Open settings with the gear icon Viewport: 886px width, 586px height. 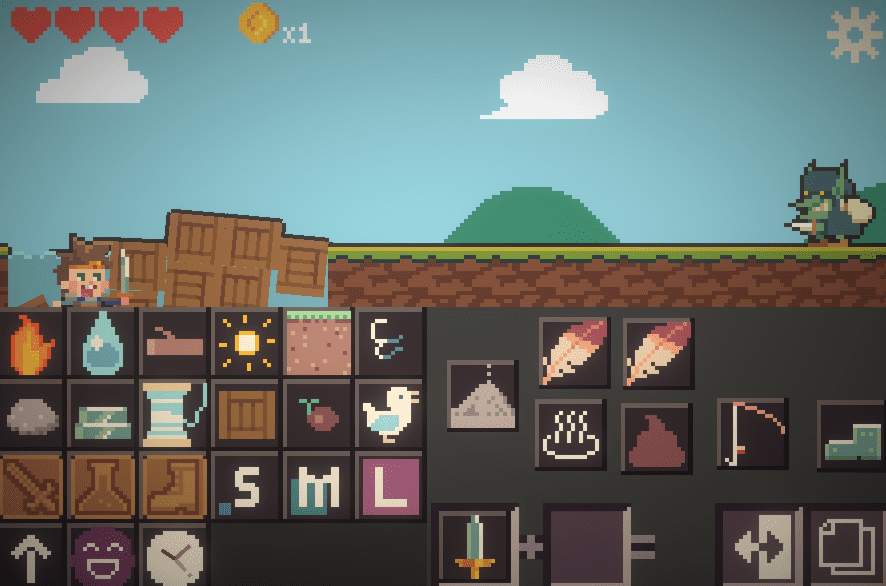point(854,35)
